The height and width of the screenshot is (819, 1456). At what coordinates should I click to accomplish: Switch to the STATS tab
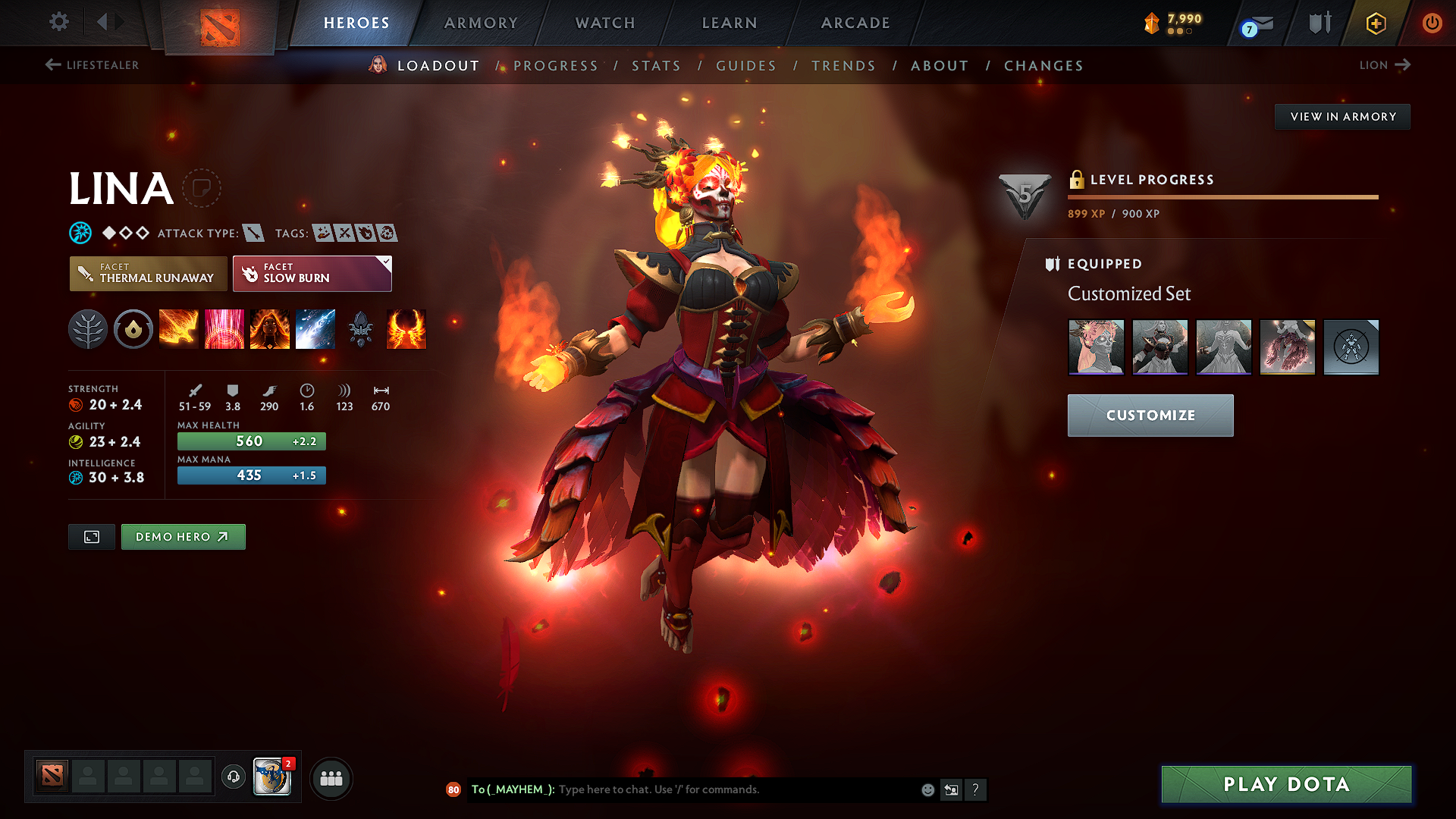pos(656,66)
